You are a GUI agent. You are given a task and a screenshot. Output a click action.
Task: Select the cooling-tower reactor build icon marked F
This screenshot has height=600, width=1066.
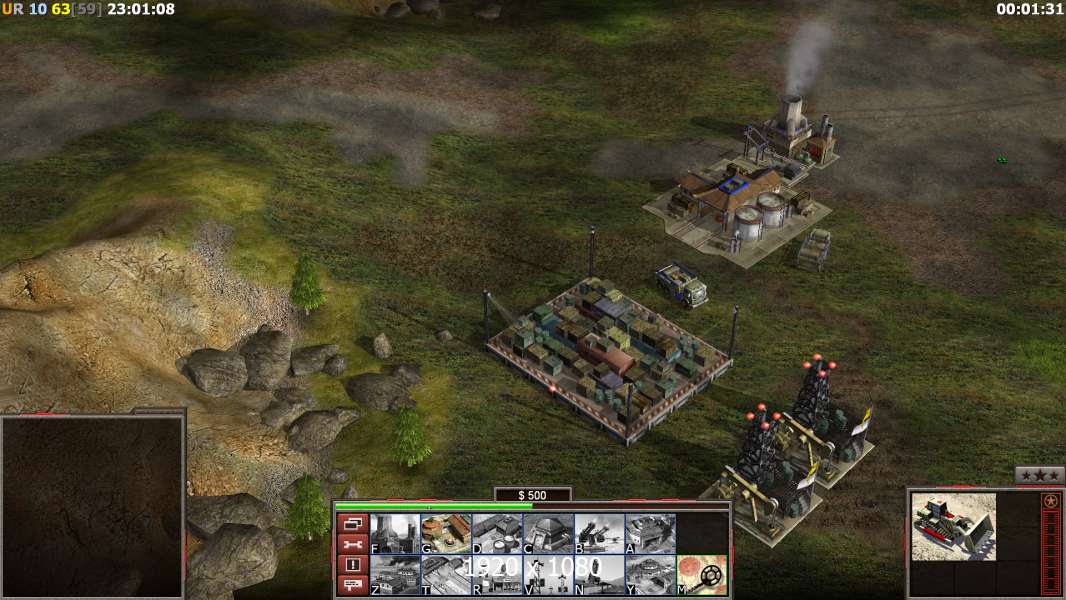coord(395,533)
